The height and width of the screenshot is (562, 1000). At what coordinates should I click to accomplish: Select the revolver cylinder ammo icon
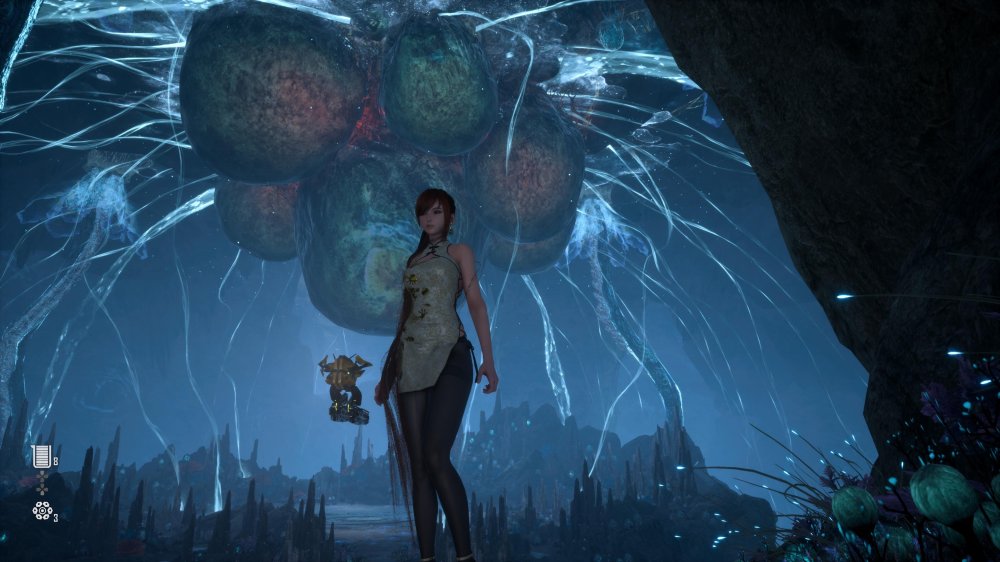tap(41, 511)
